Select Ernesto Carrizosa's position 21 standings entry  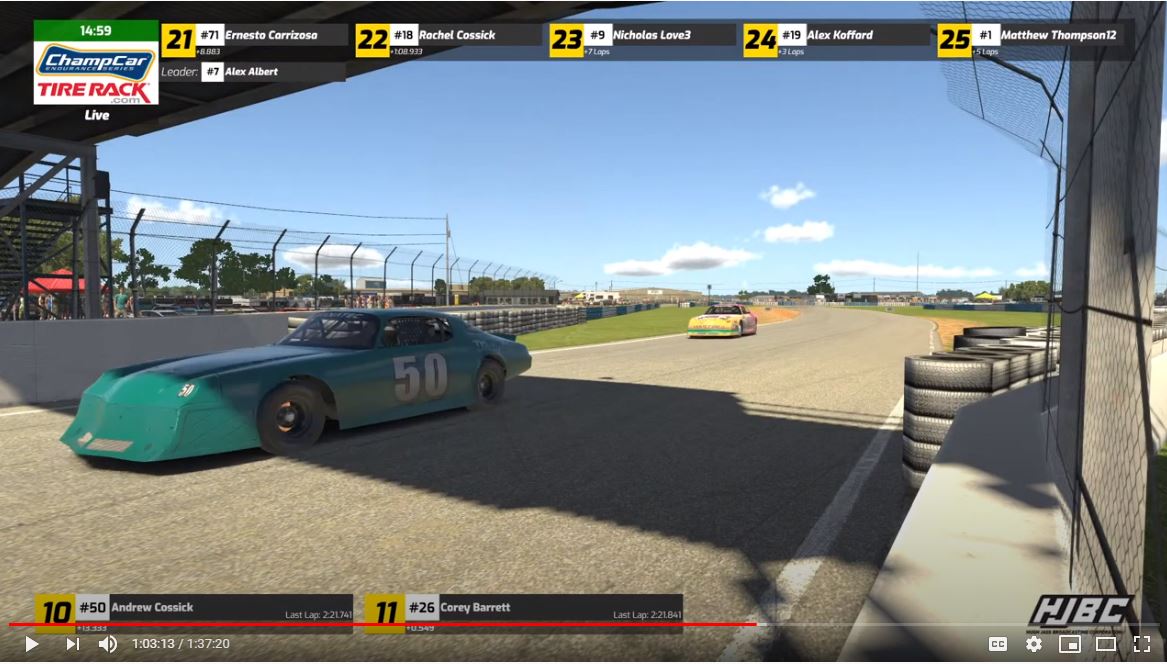point(255,40)
